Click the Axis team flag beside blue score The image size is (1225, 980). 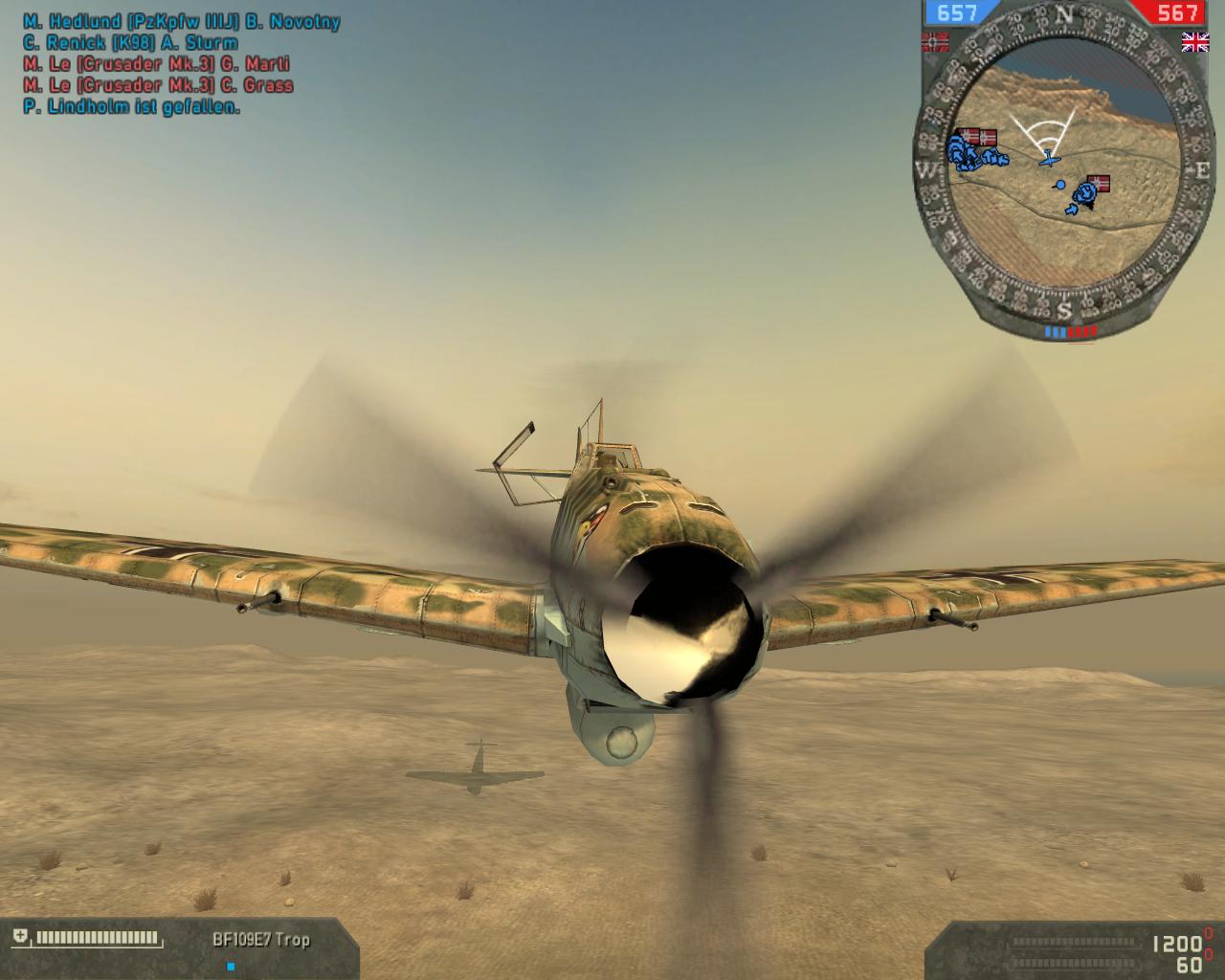(934, 41)
